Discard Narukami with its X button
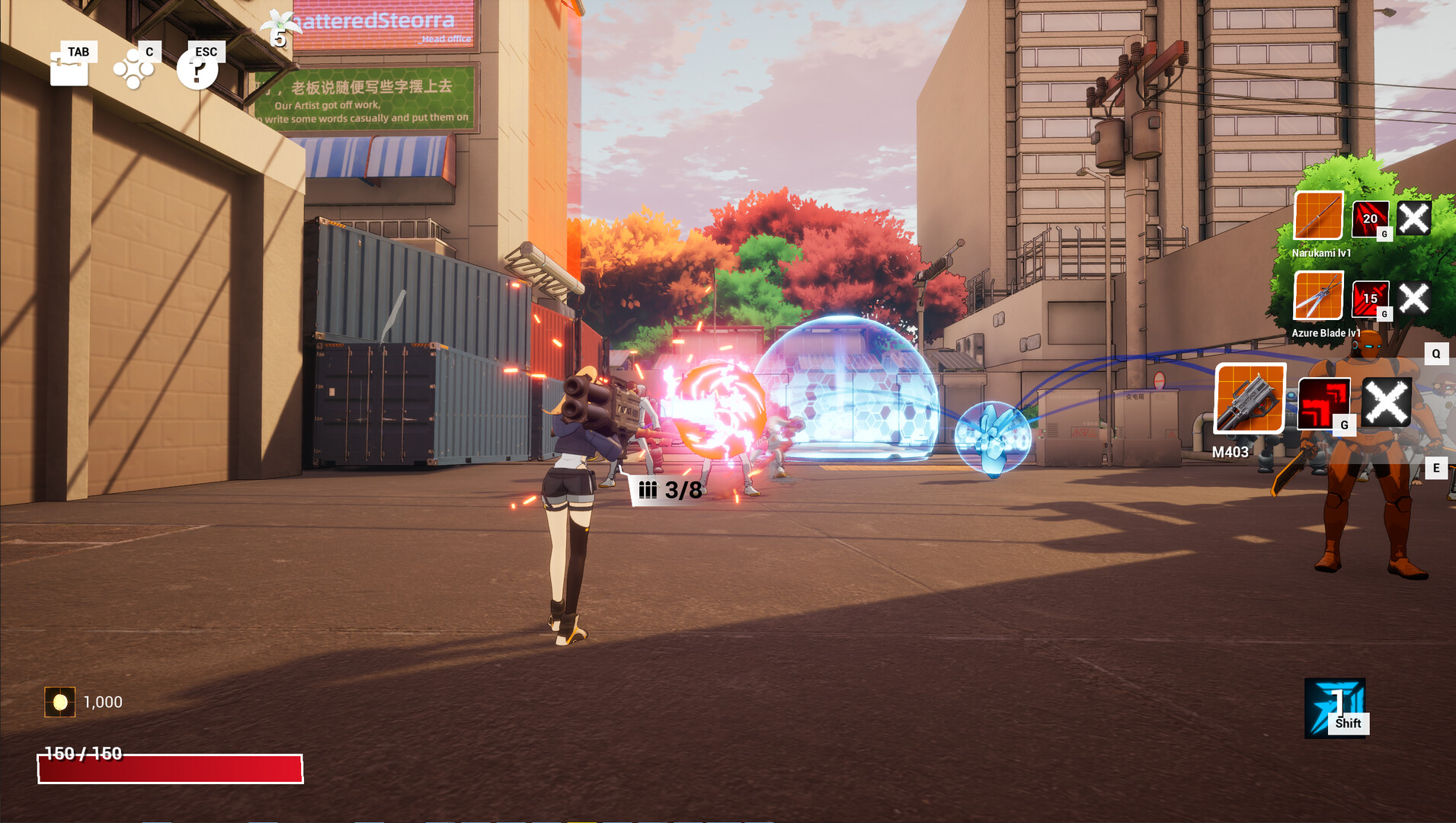 click(1414, 219)
